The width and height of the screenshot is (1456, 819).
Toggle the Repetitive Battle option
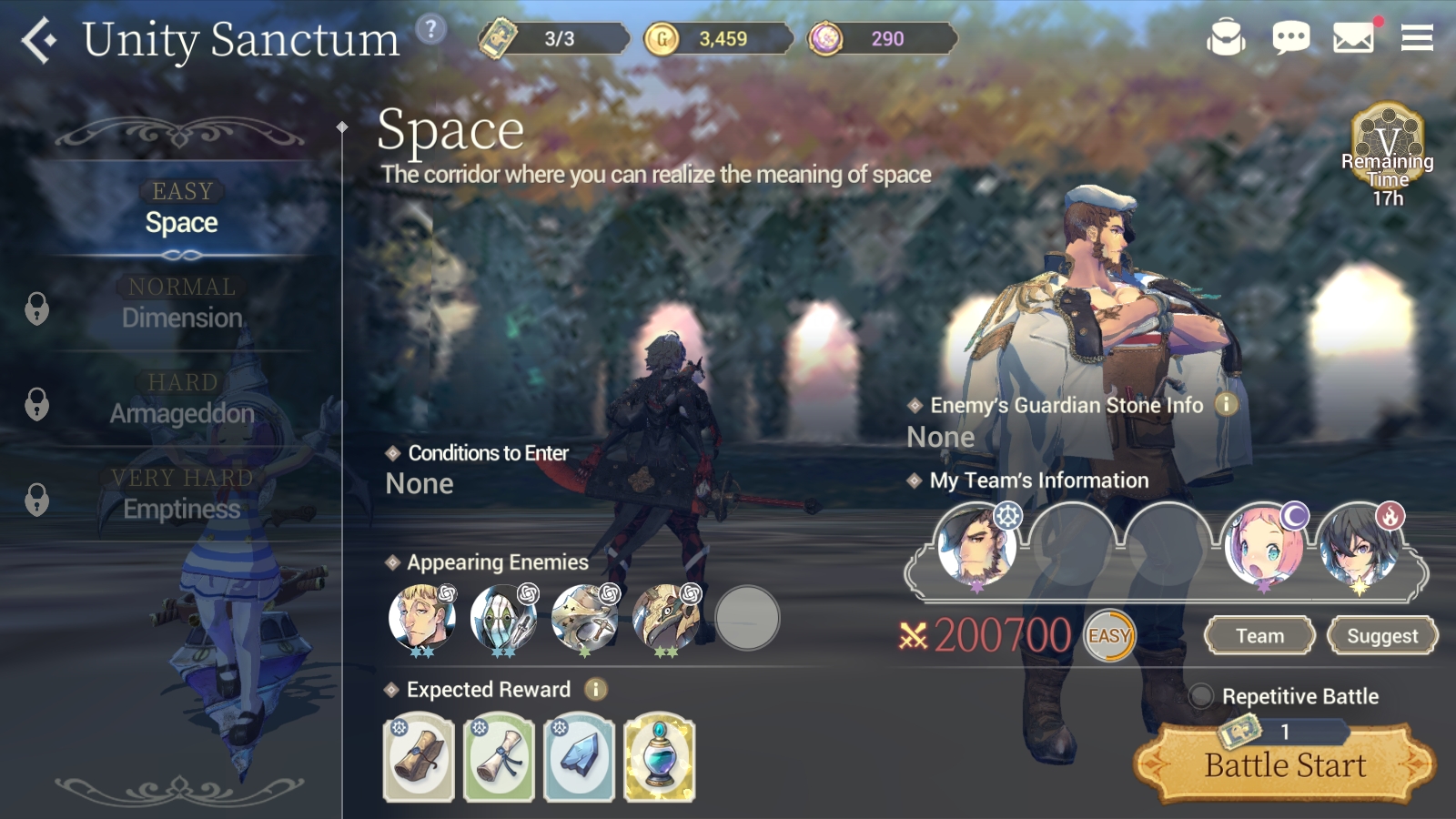(x=1201, y=696)
